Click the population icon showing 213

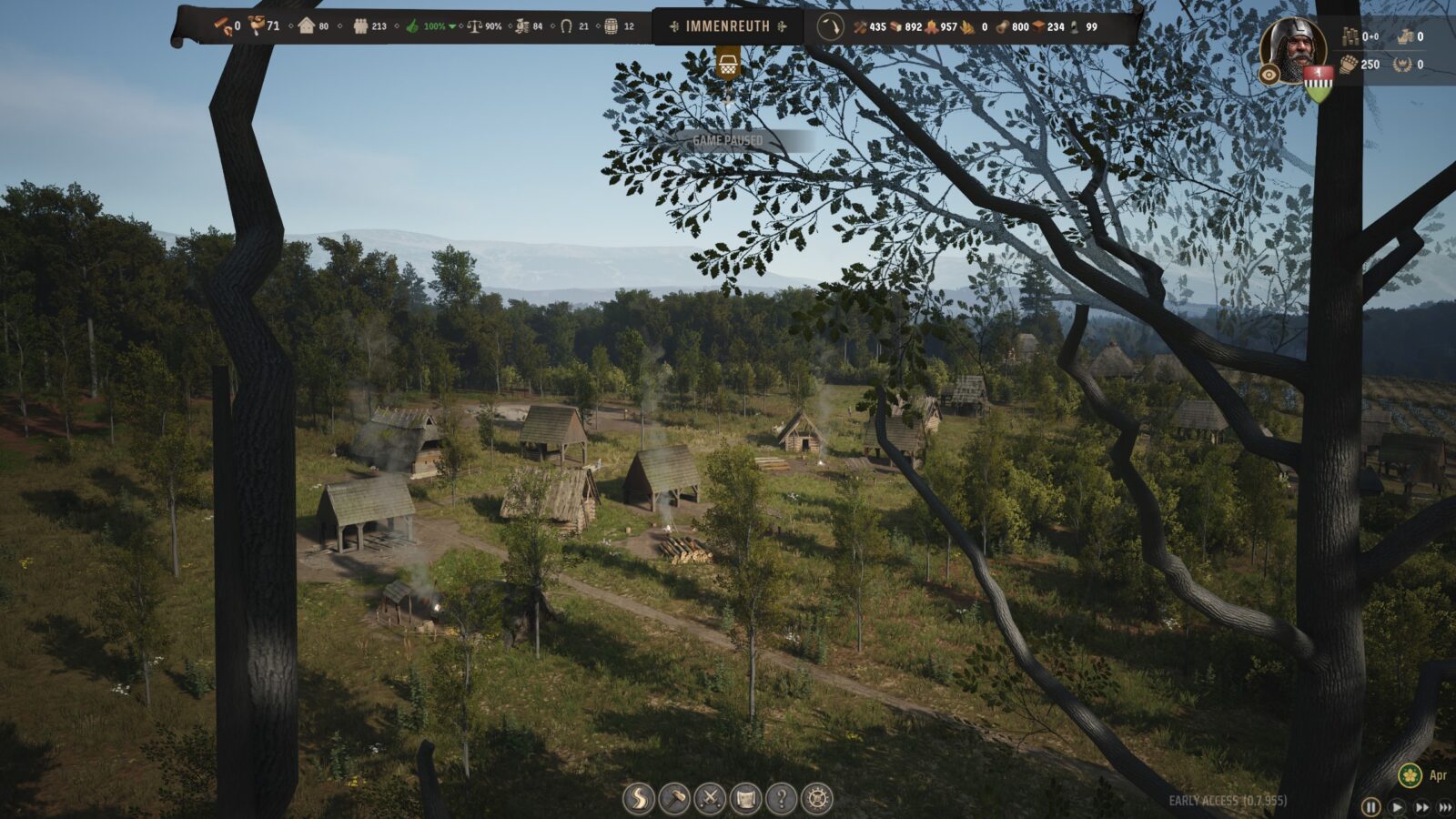[360, 26]
